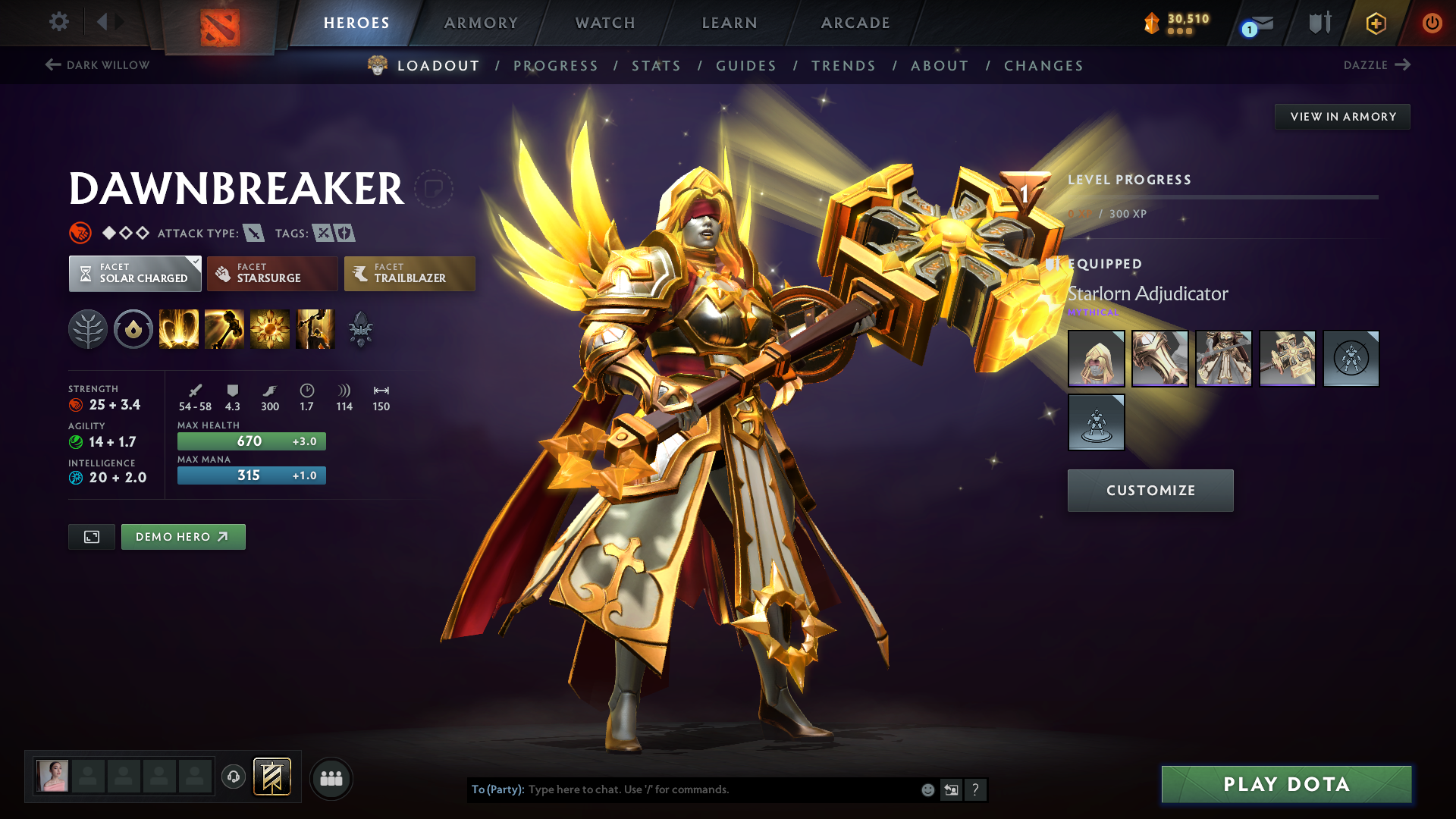The width and height of the screenshot is (1456, 819).
Task: Open the Solar Charged facet details chevron
Action: point(196,261)
